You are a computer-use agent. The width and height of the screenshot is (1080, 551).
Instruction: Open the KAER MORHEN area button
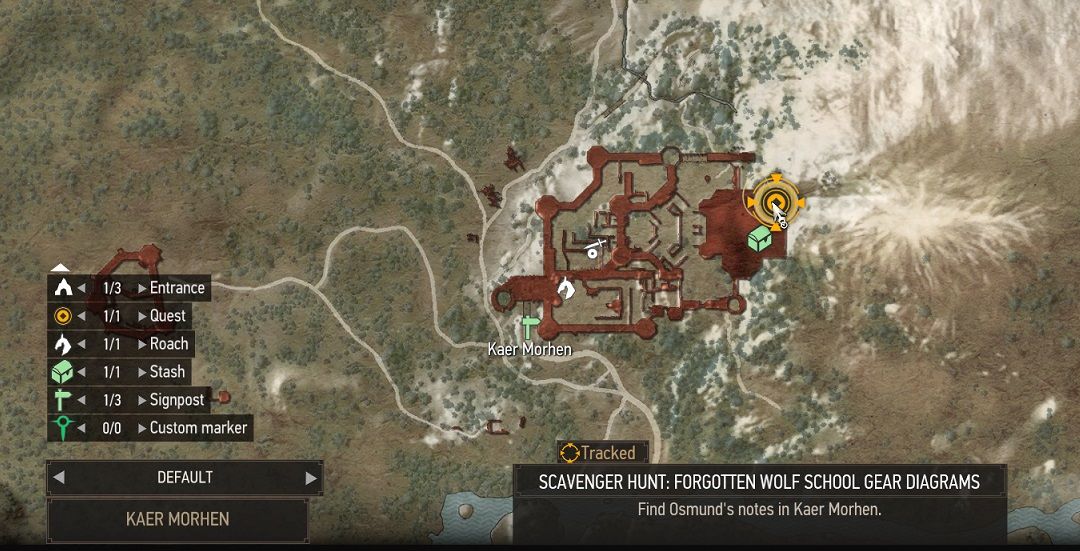pos(177,519)
